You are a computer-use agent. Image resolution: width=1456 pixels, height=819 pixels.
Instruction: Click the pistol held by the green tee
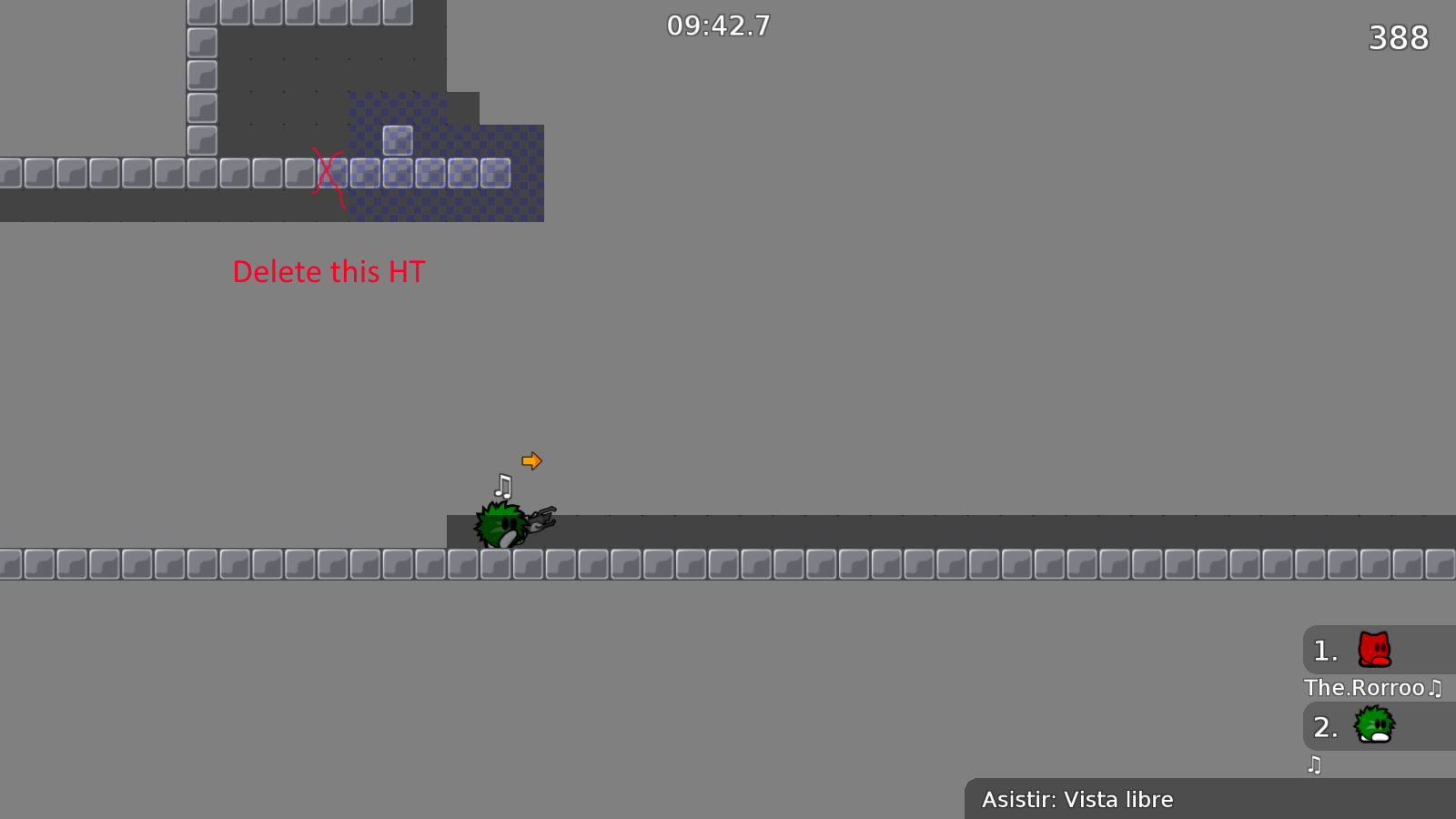click(x=543, y=518)
